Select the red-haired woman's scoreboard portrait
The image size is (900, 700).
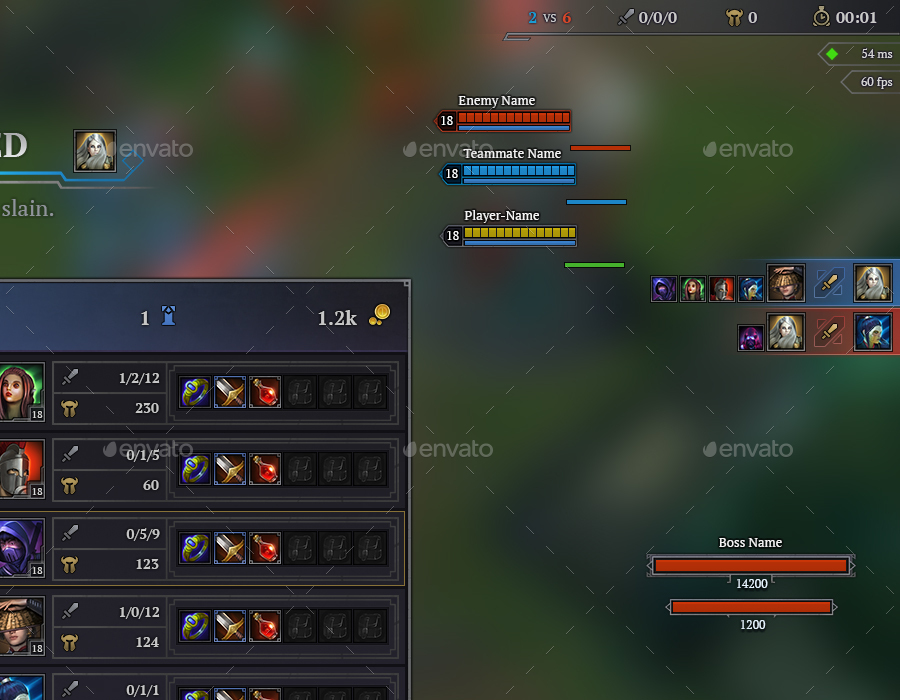pos(20,392)
